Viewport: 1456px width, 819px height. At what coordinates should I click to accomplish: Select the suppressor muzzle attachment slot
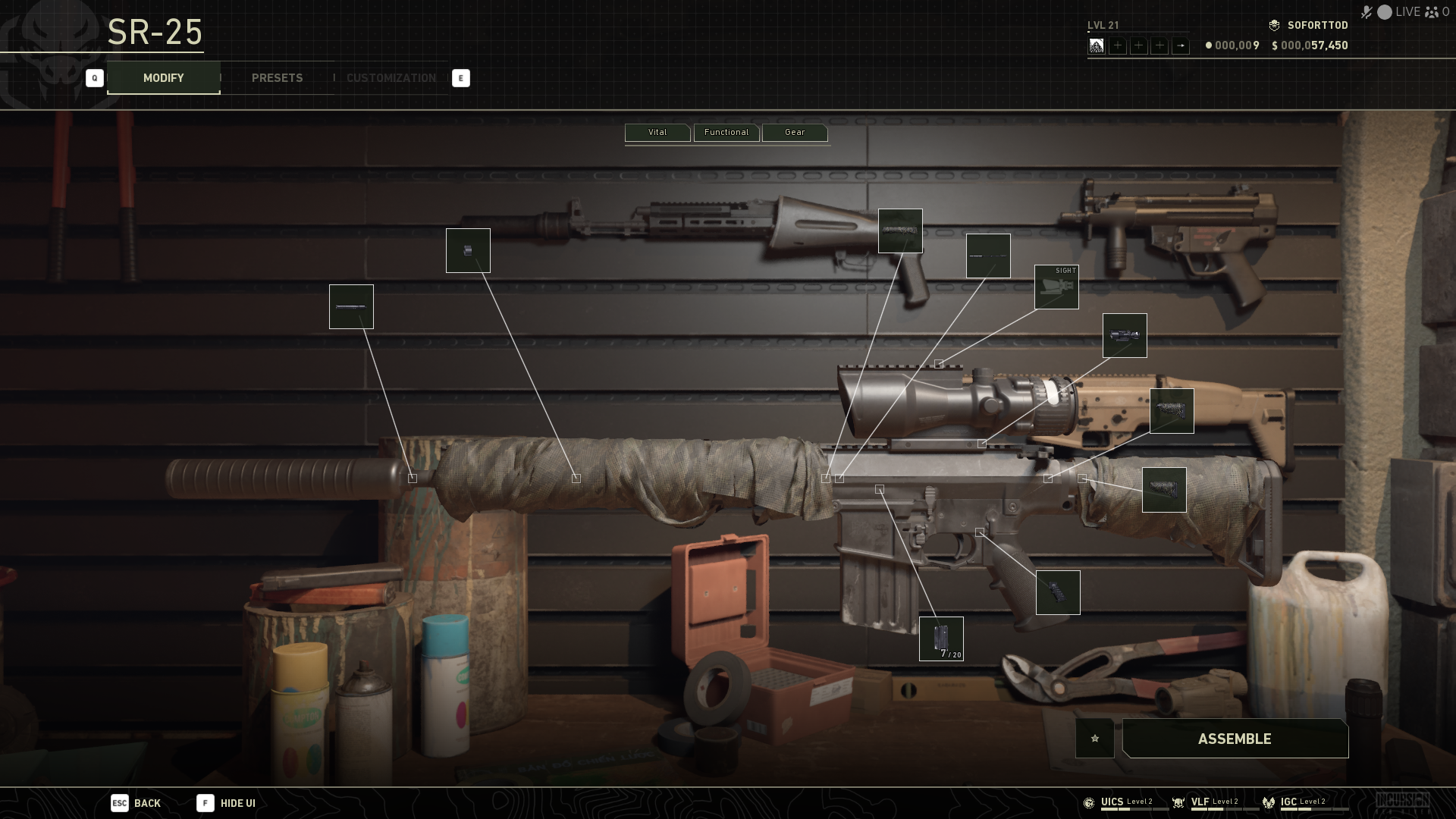[351, 307]
